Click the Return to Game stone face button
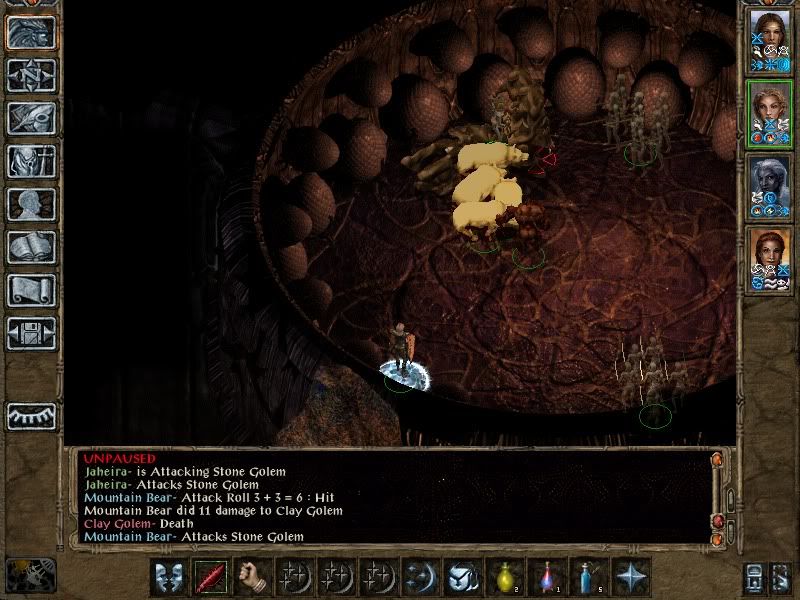Image resolution: width=800 pixels, height=600 pixels. click(31, 32)
